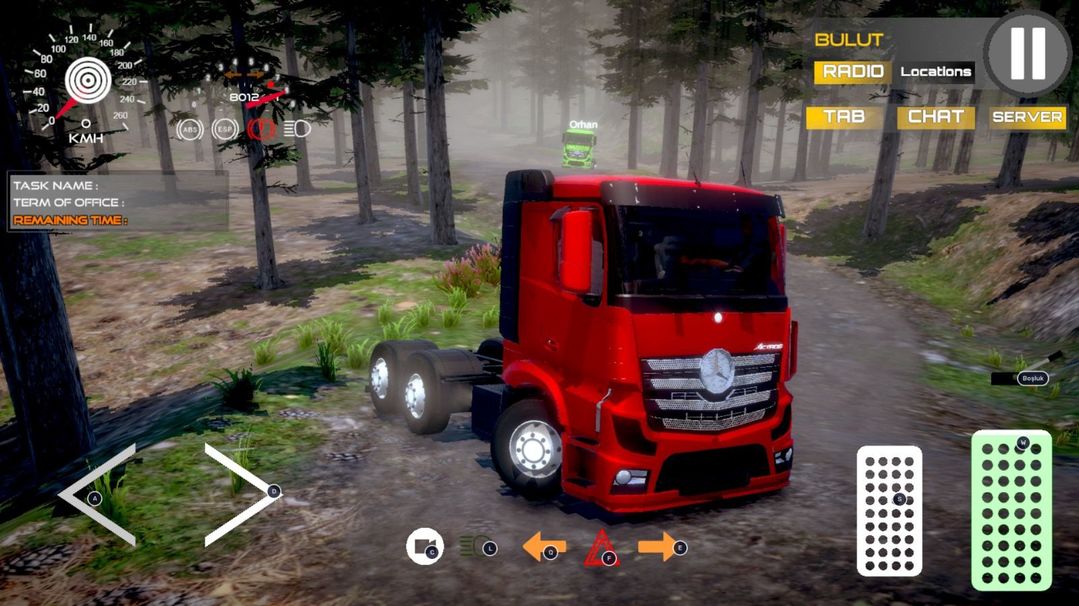The image size is (1079, 606).
Task: Open the SERVER menu
Action: (1027, 117)
